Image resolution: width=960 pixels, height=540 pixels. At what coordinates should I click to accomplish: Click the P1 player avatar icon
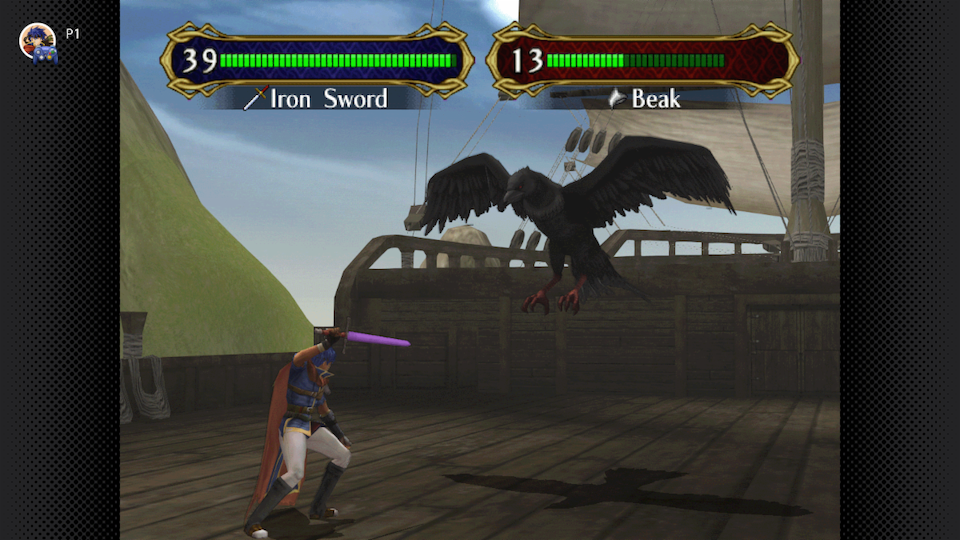pos(38,41)
